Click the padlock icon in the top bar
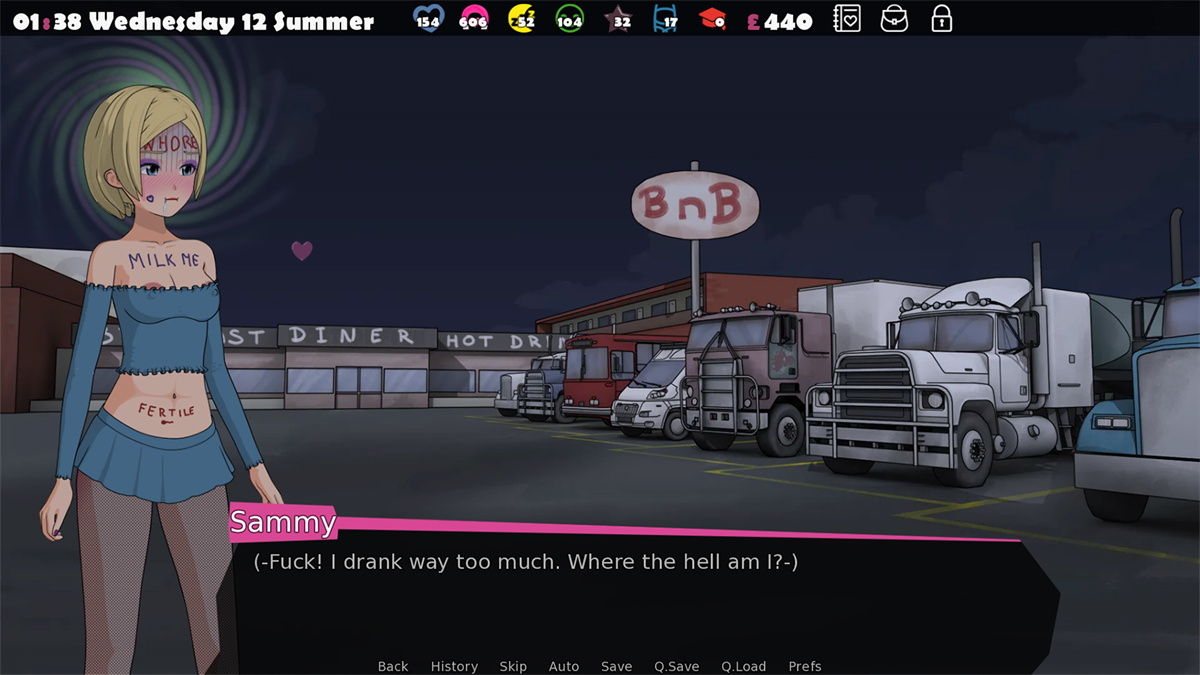Viewport: 1200px width, 675px height. click(x=941, y=18)
